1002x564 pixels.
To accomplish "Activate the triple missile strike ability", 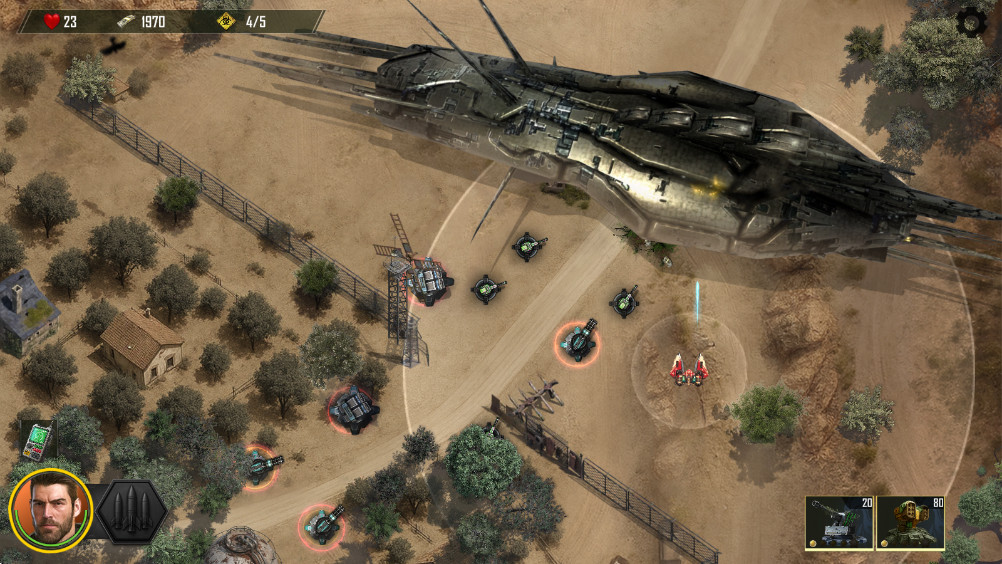I will click(x=131, y=511).
